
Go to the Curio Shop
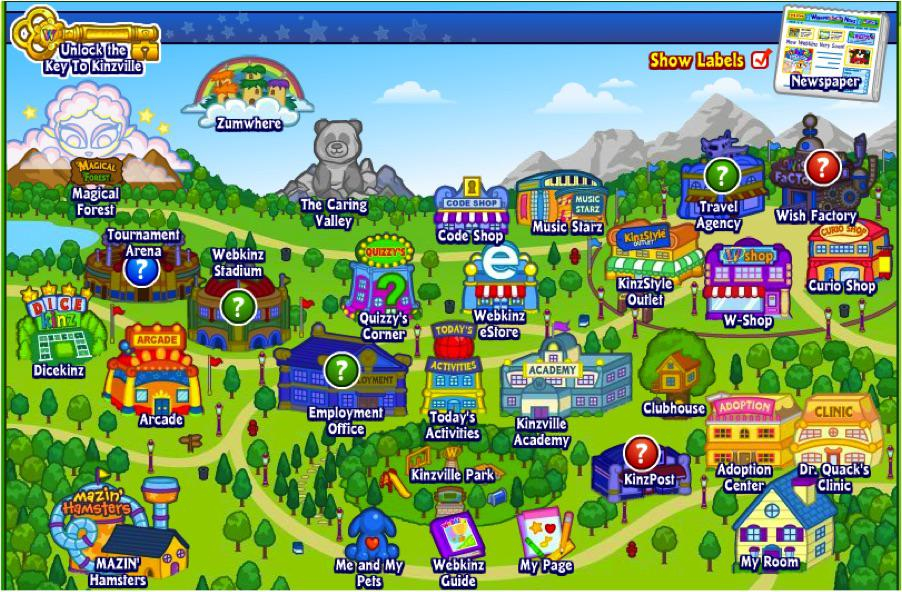click(844, 255)
